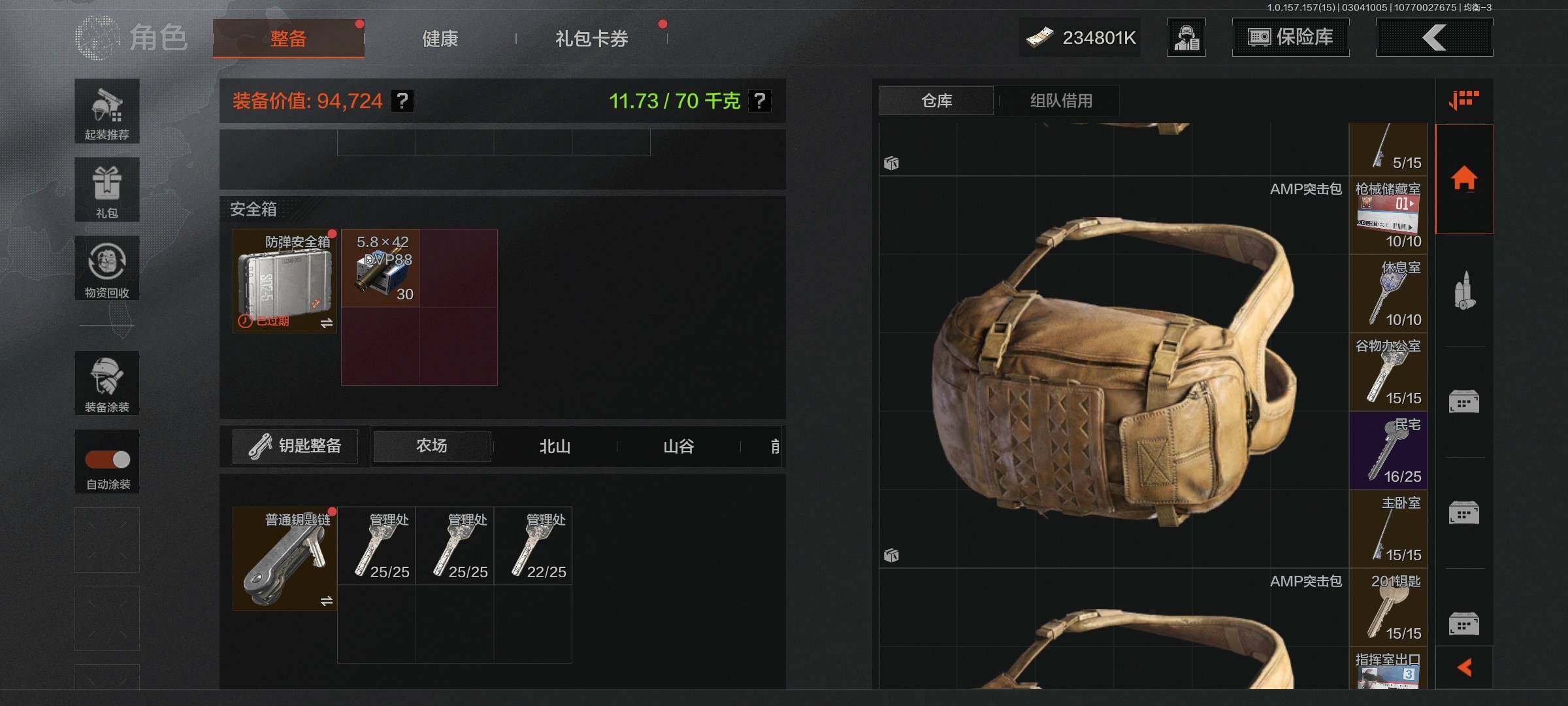The image size is (1568, 706).
Task: Select the 民宅 key in the warehouse
Action: tap(1388, 450)
